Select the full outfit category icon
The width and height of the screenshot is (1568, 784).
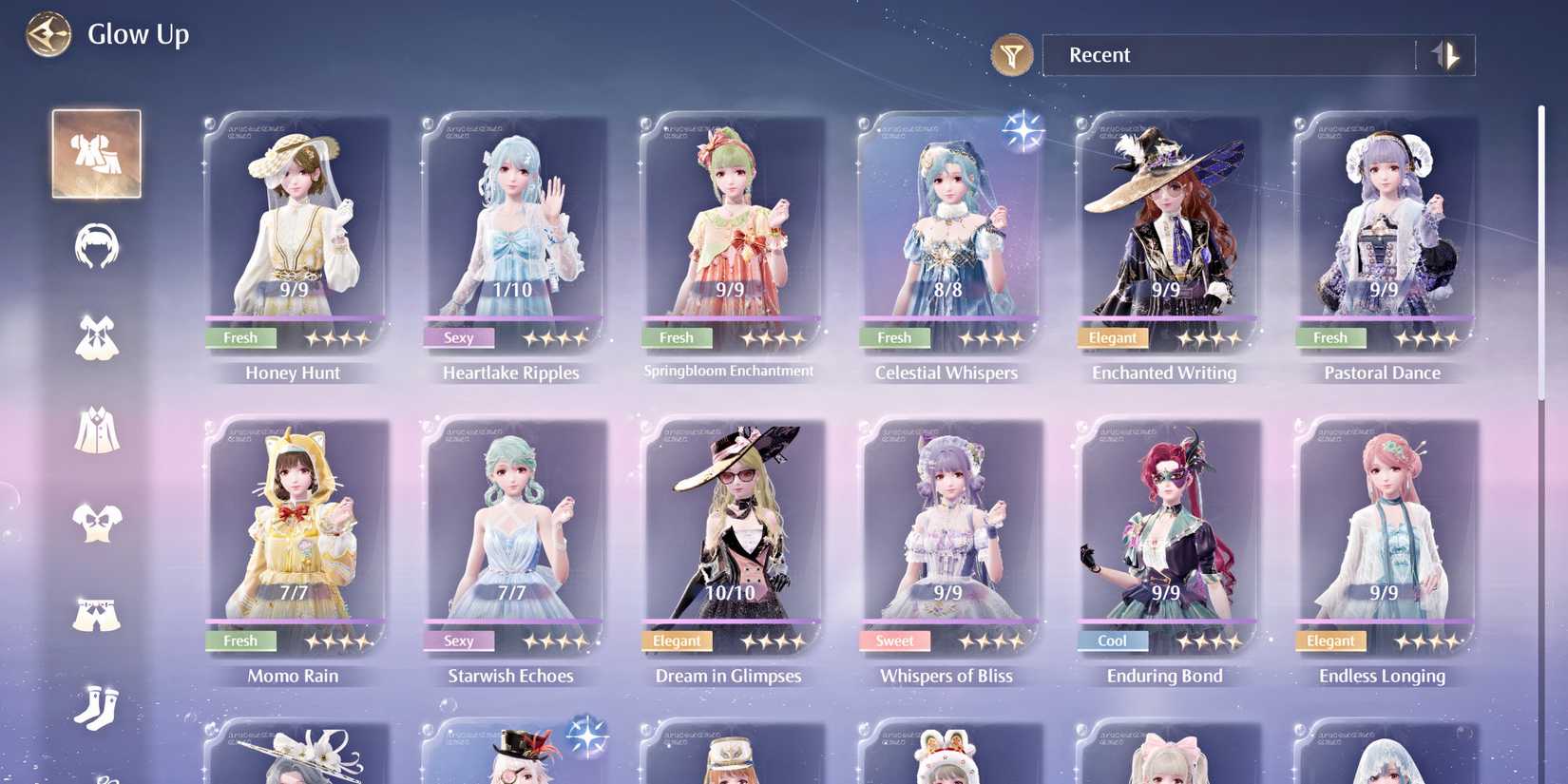pyautogui.click(x=95, y=153)
